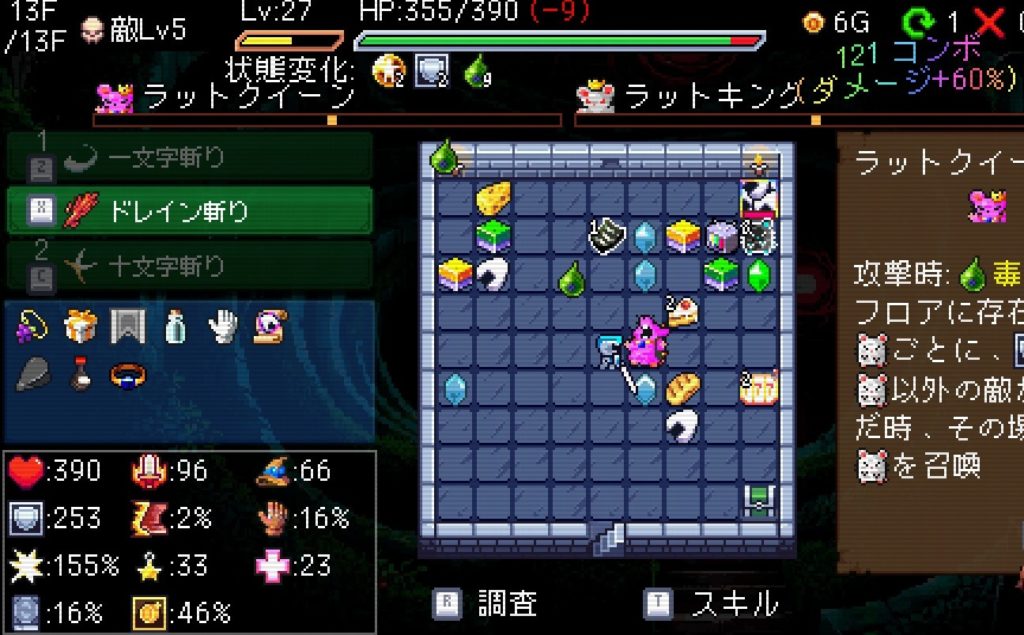The height and width of the screenshot is (635, 1024).
Task: Inspect the shield status effect icon
Action: point(432,69)
